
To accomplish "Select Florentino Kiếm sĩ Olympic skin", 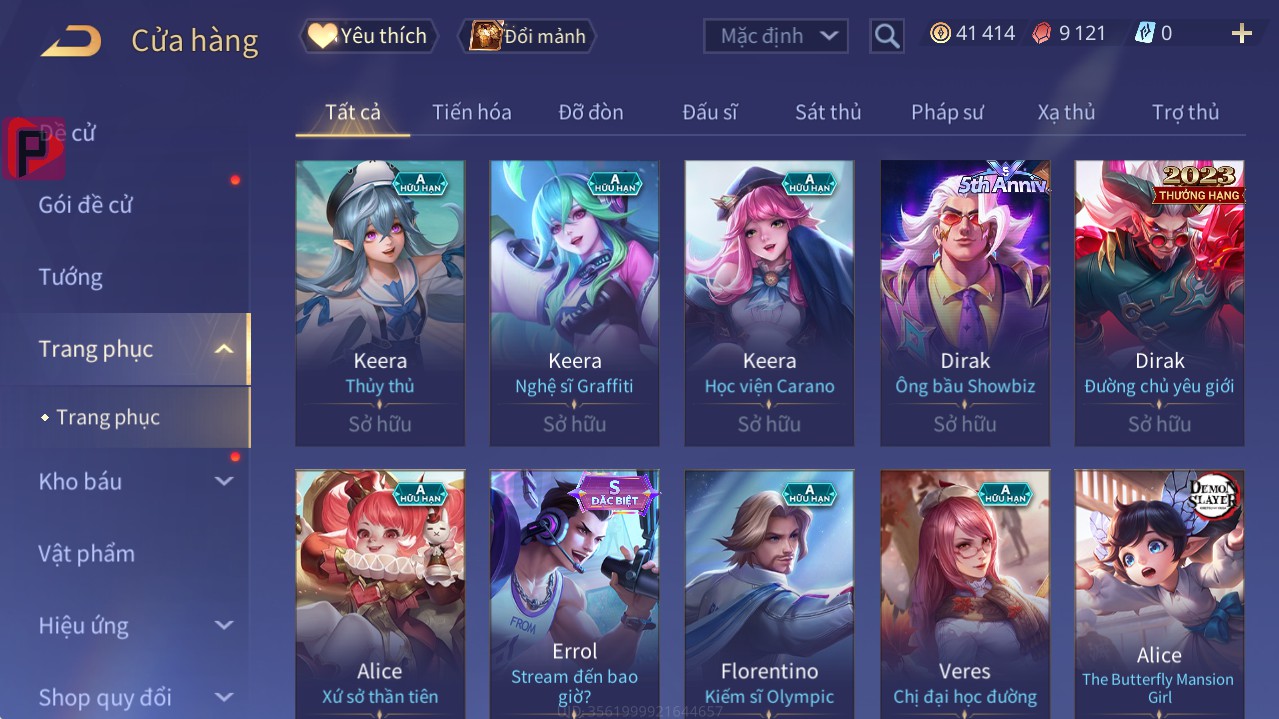I will [769, 592].
